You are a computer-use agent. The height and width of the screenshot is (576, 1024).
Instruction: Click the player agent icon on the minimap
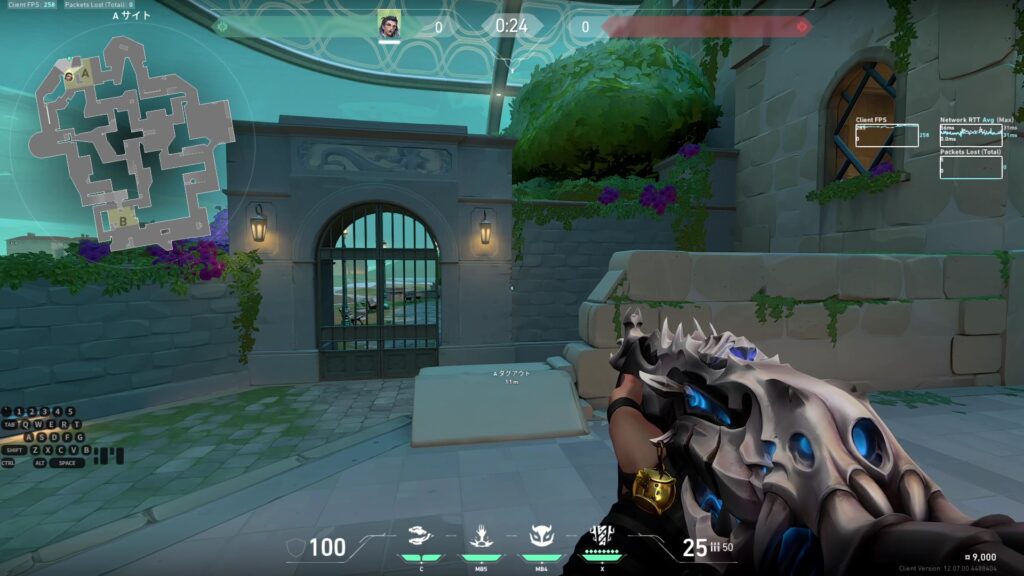(x=69, y=76)
